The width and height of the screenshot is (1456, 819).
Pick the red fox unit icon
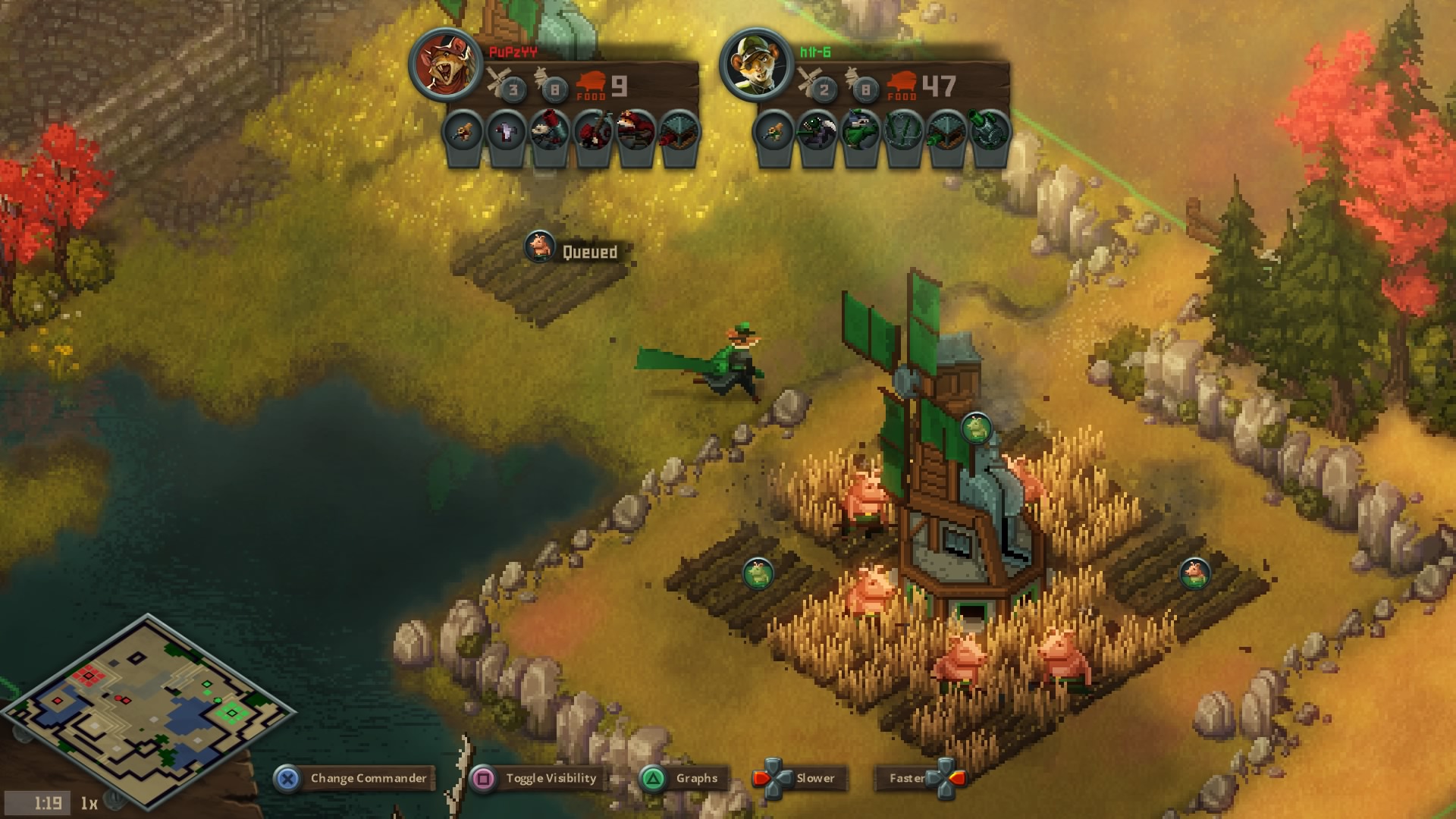[635, 131]
